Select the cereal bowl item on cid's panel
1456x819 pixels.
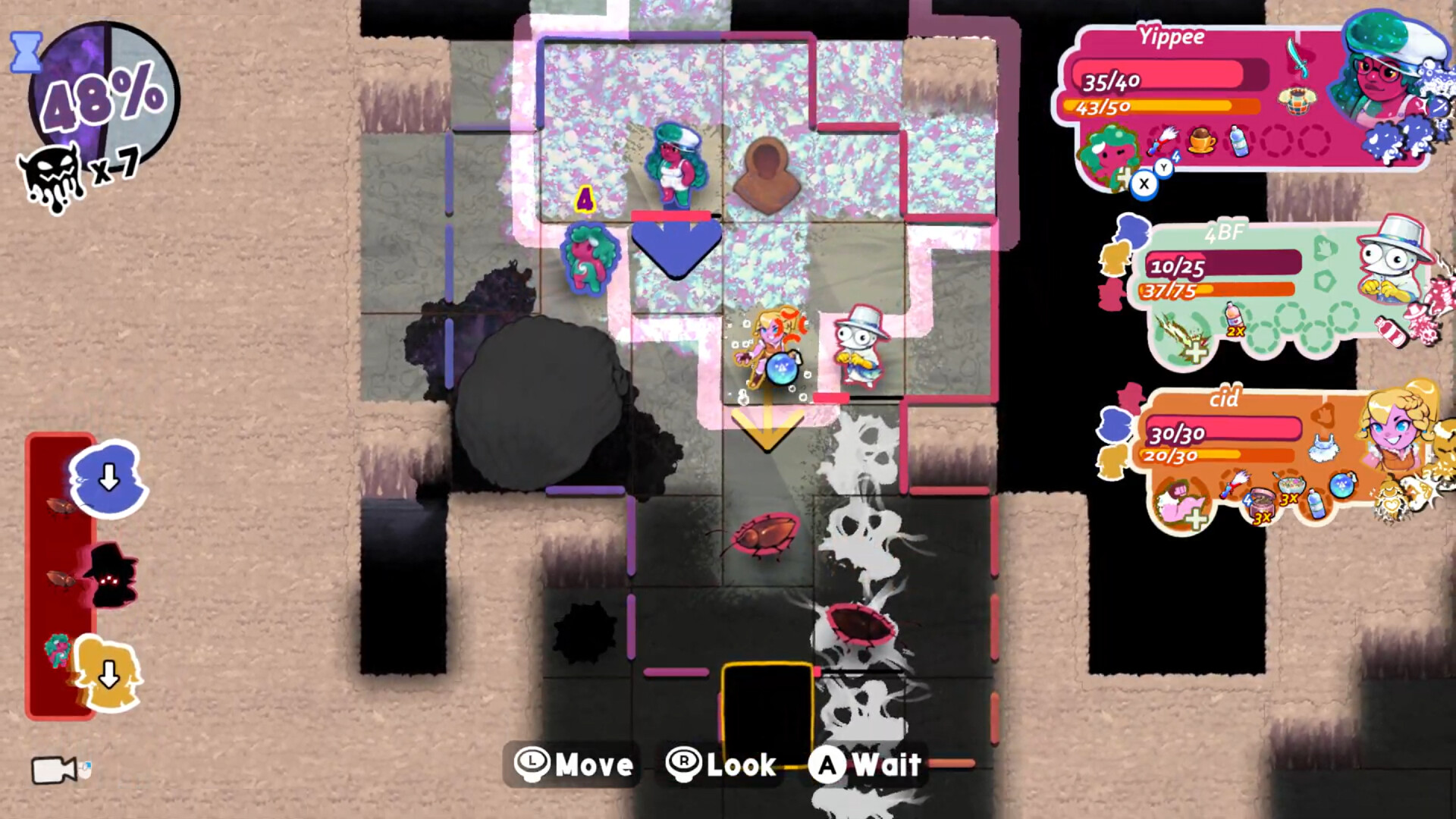[x=1291, y=484]
